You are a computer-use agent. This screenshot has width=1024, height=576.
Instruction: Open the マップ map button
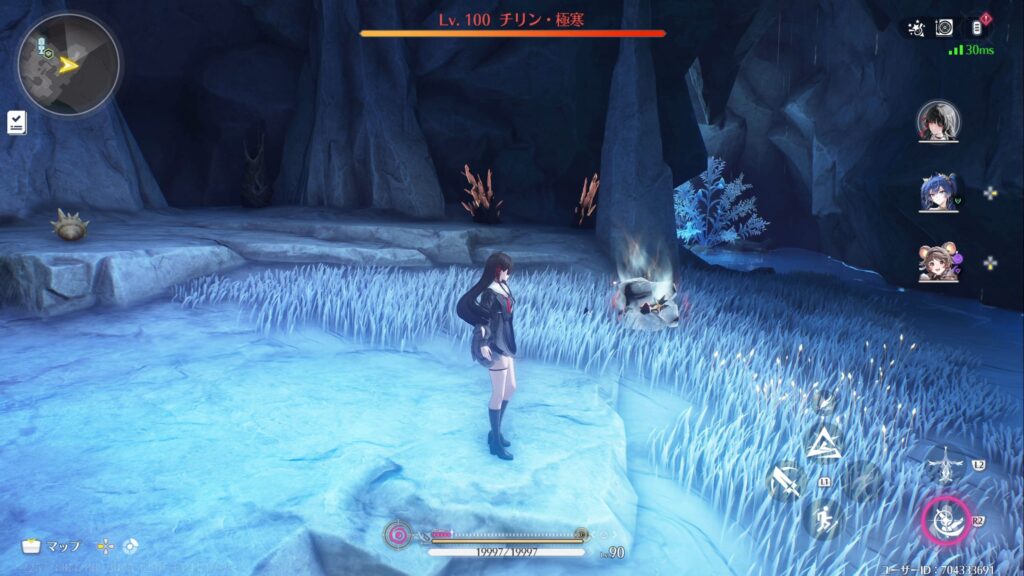(x=52, y=546)
